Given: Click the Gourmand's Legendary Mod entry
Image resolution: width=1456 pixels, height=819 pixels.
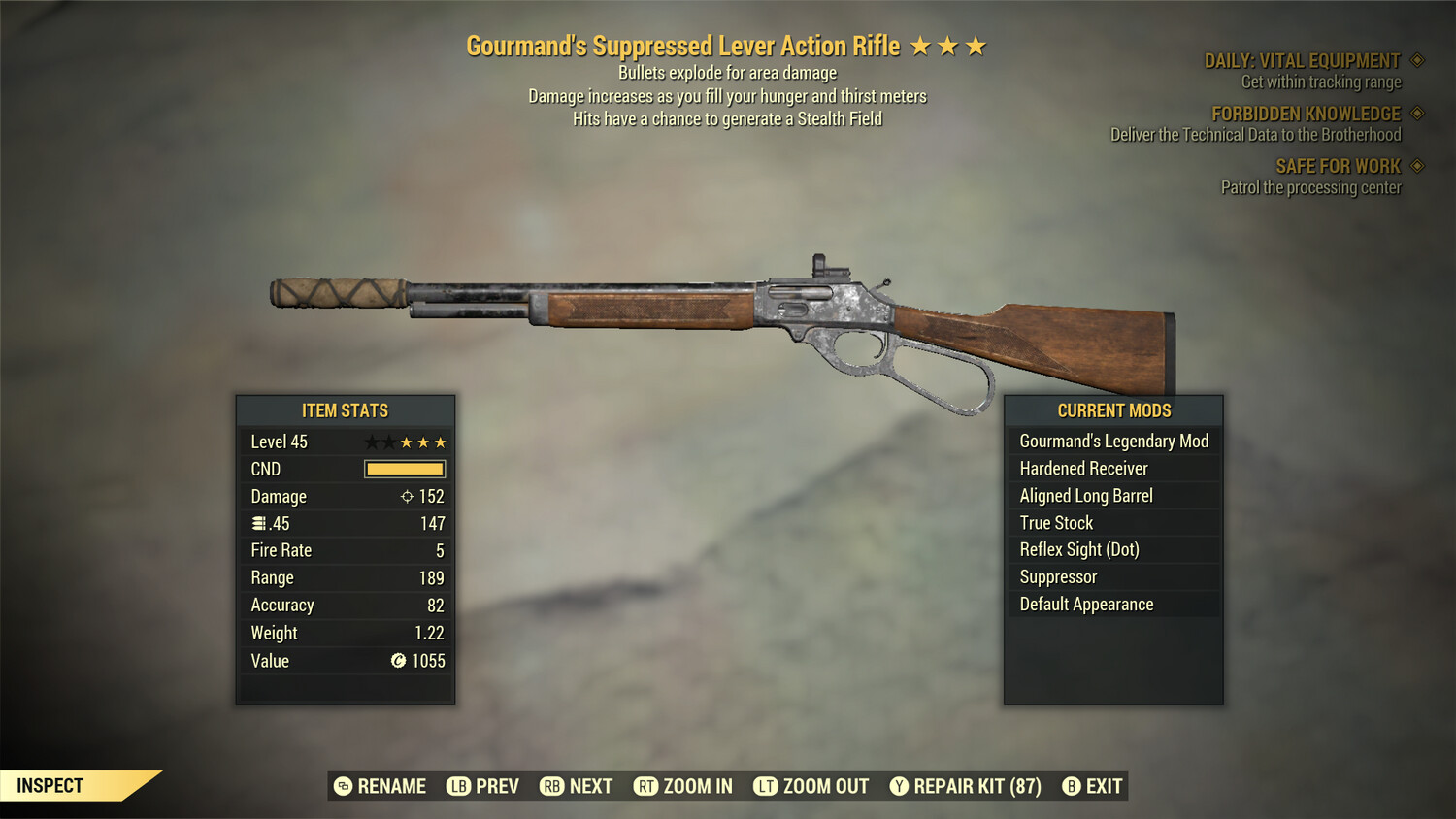Looking at the screenshot, I should coord(1113,441).
